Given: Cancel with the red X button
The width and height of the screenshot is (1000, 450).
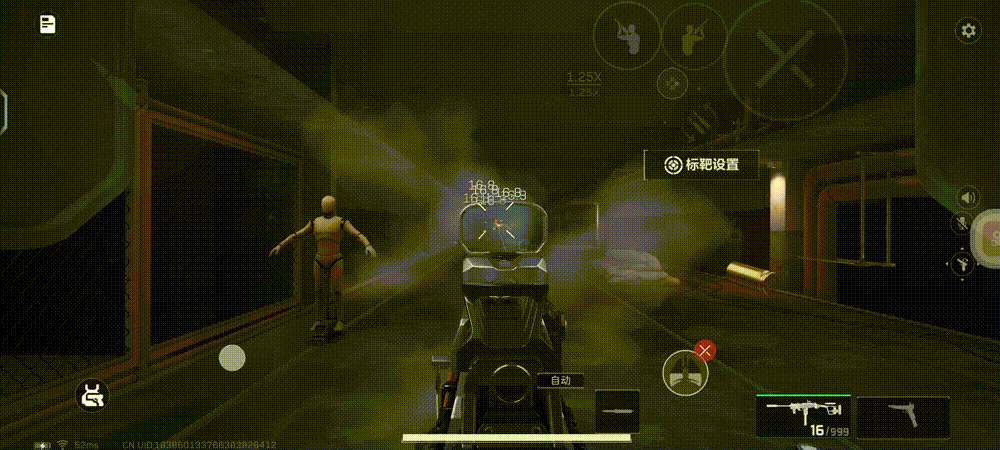Looking at the screenshot, I should [x=706, y=349].
